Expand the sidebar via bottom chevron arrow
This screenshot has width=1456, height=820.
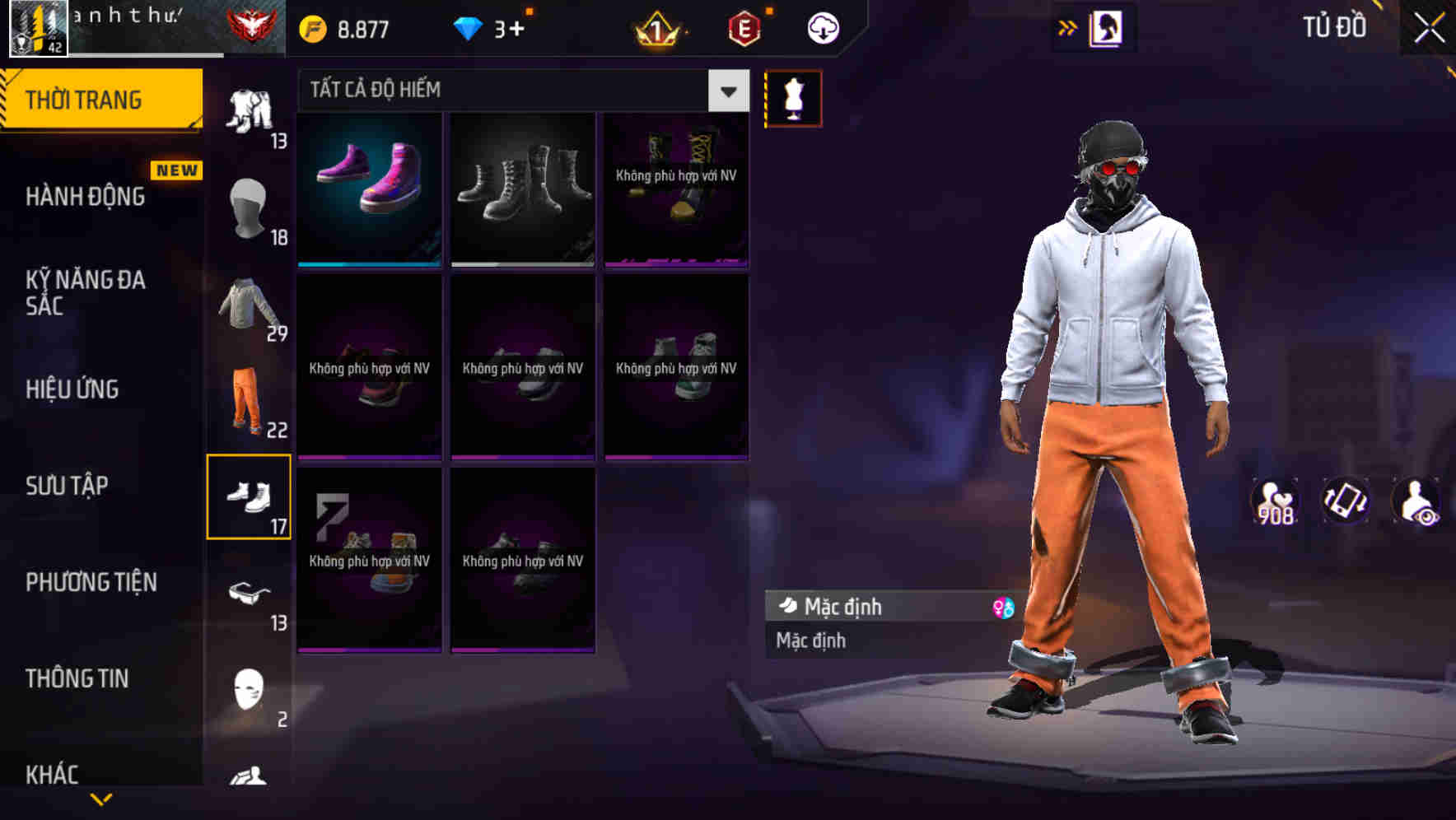click(x=101, y=800)
